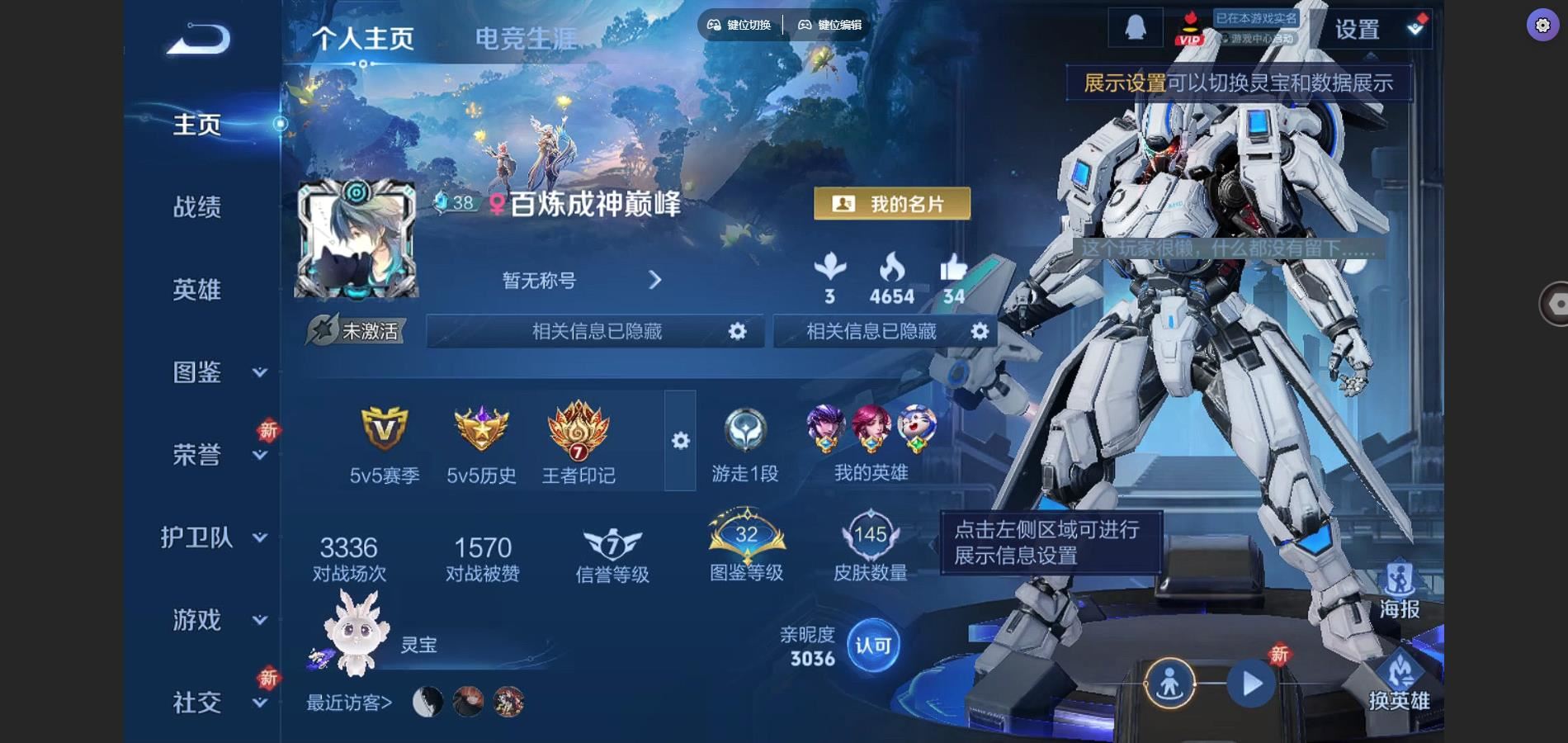Screen dimensions: 1568x743
Task: Edit title via 暂无称号 arrow
Action: [654, 281]
